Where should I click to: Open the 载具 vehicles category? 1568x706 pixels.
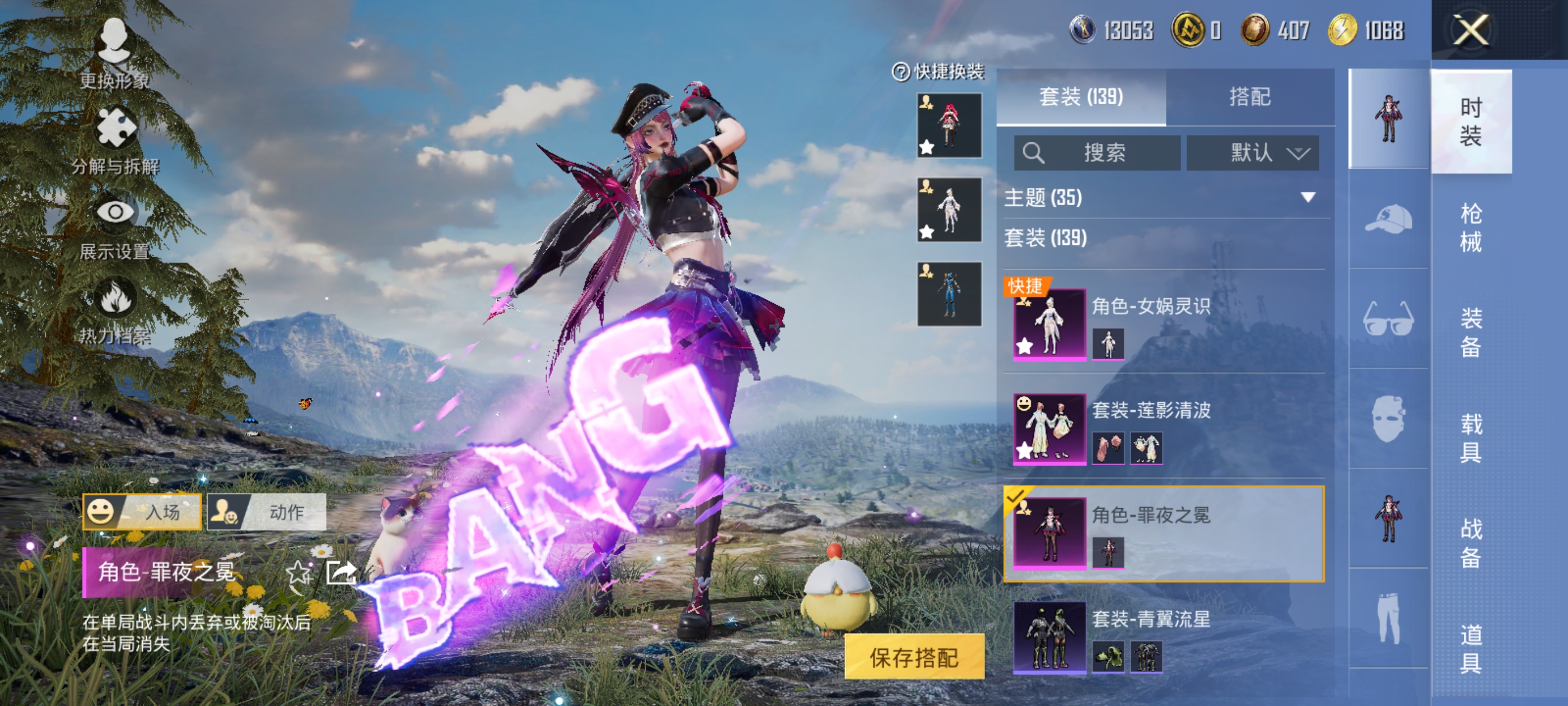[1471, 438]
